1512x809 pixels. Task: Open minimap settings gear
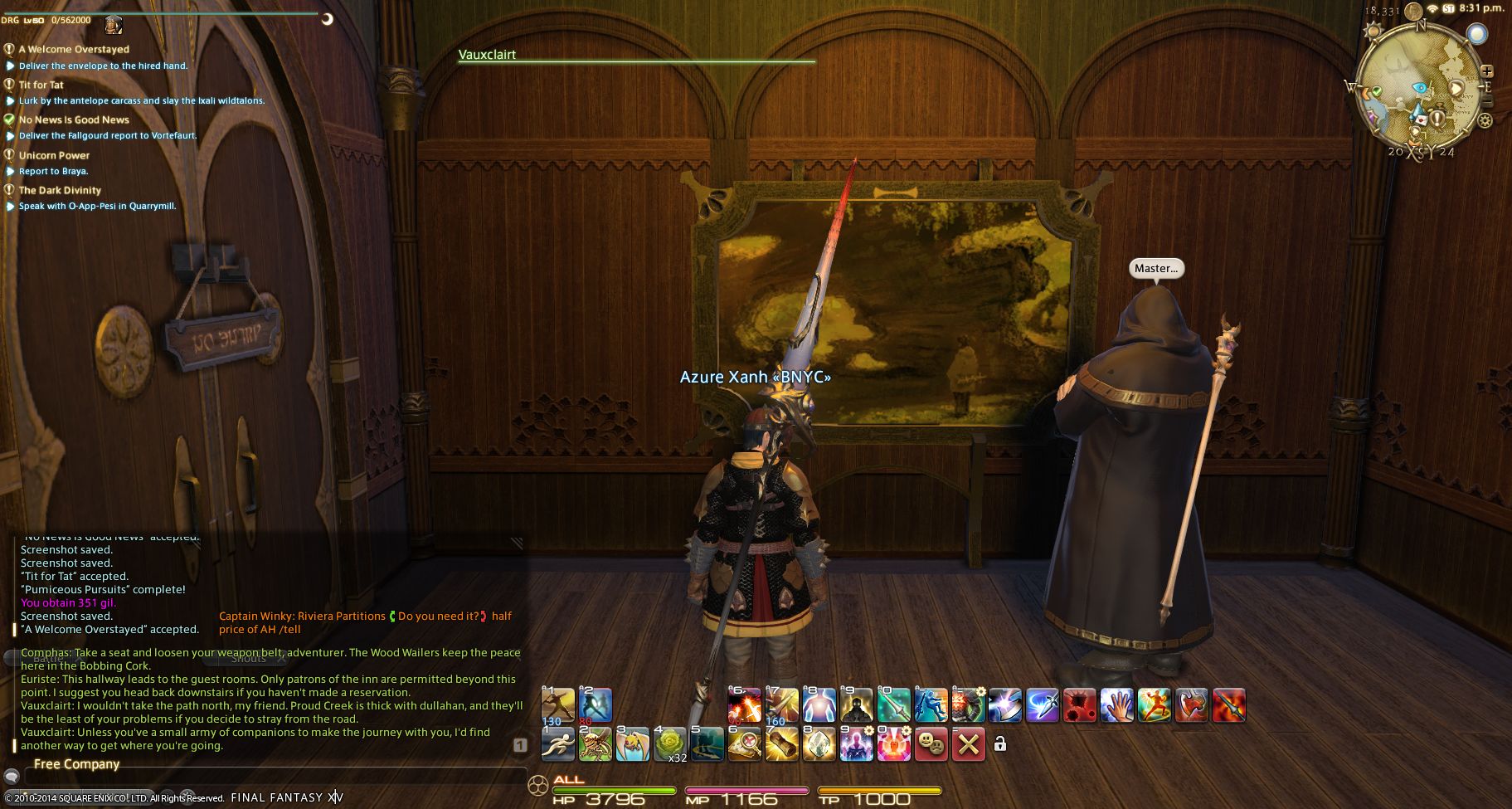pyautogui.click(x=1485, y=121)
